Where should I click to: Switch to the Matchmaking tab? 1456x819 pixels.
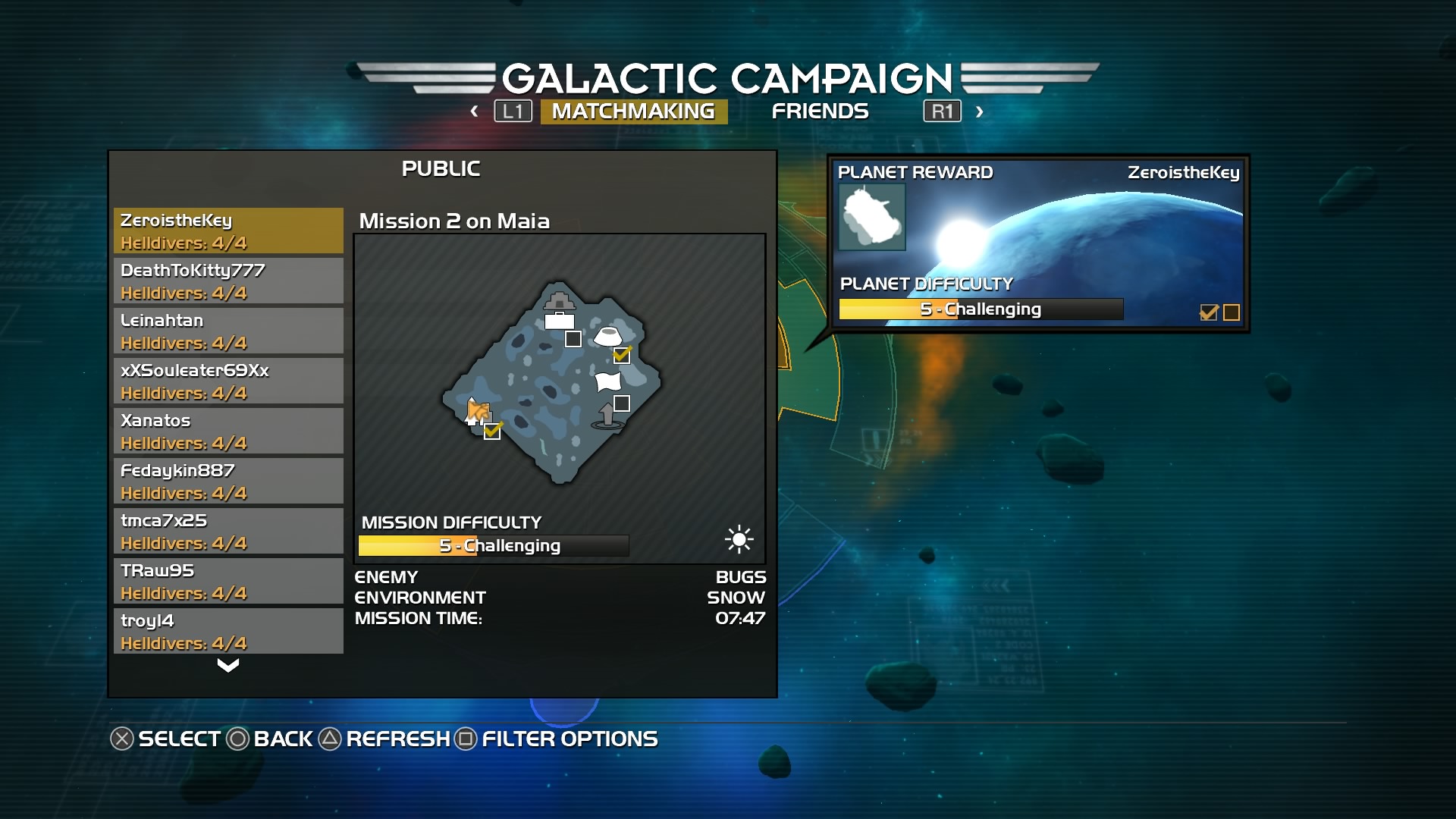(633, 111)
